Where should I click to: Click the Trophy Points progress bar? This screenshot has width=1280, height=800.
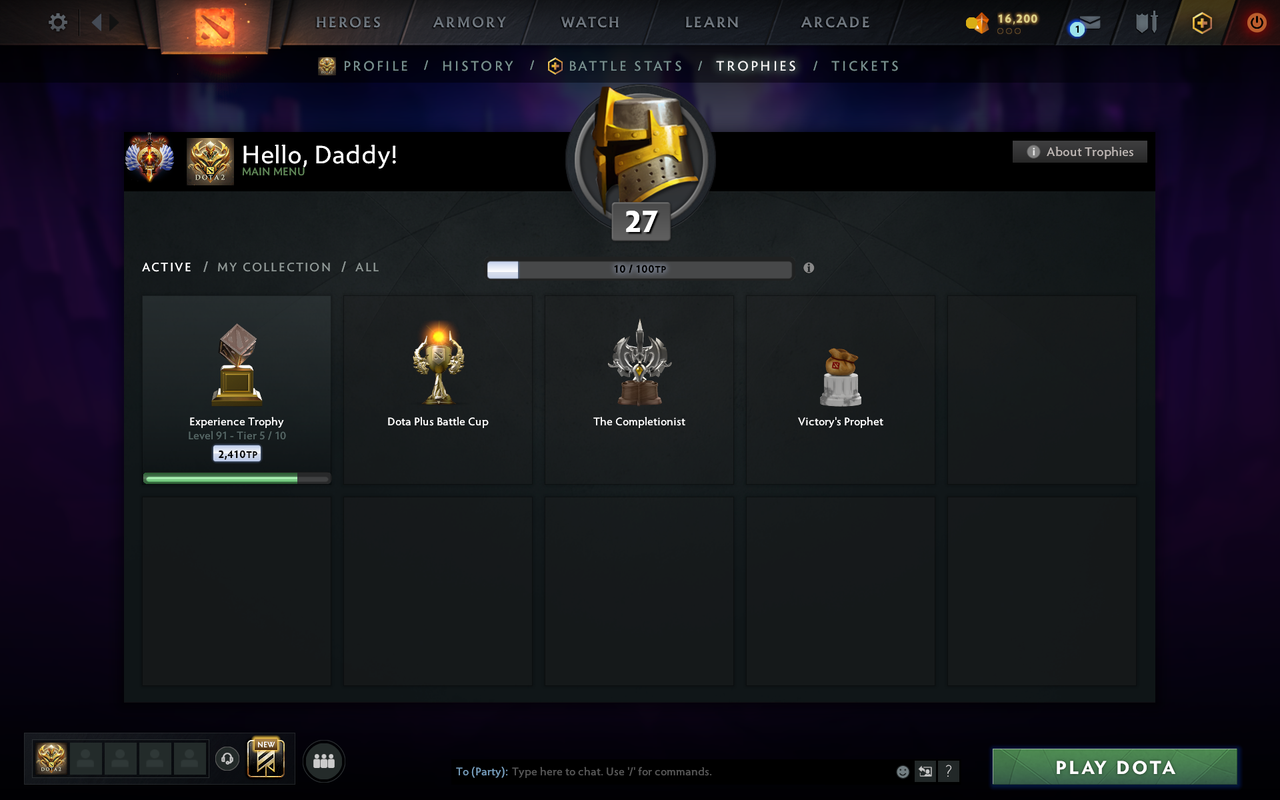[x=639, y=268]
